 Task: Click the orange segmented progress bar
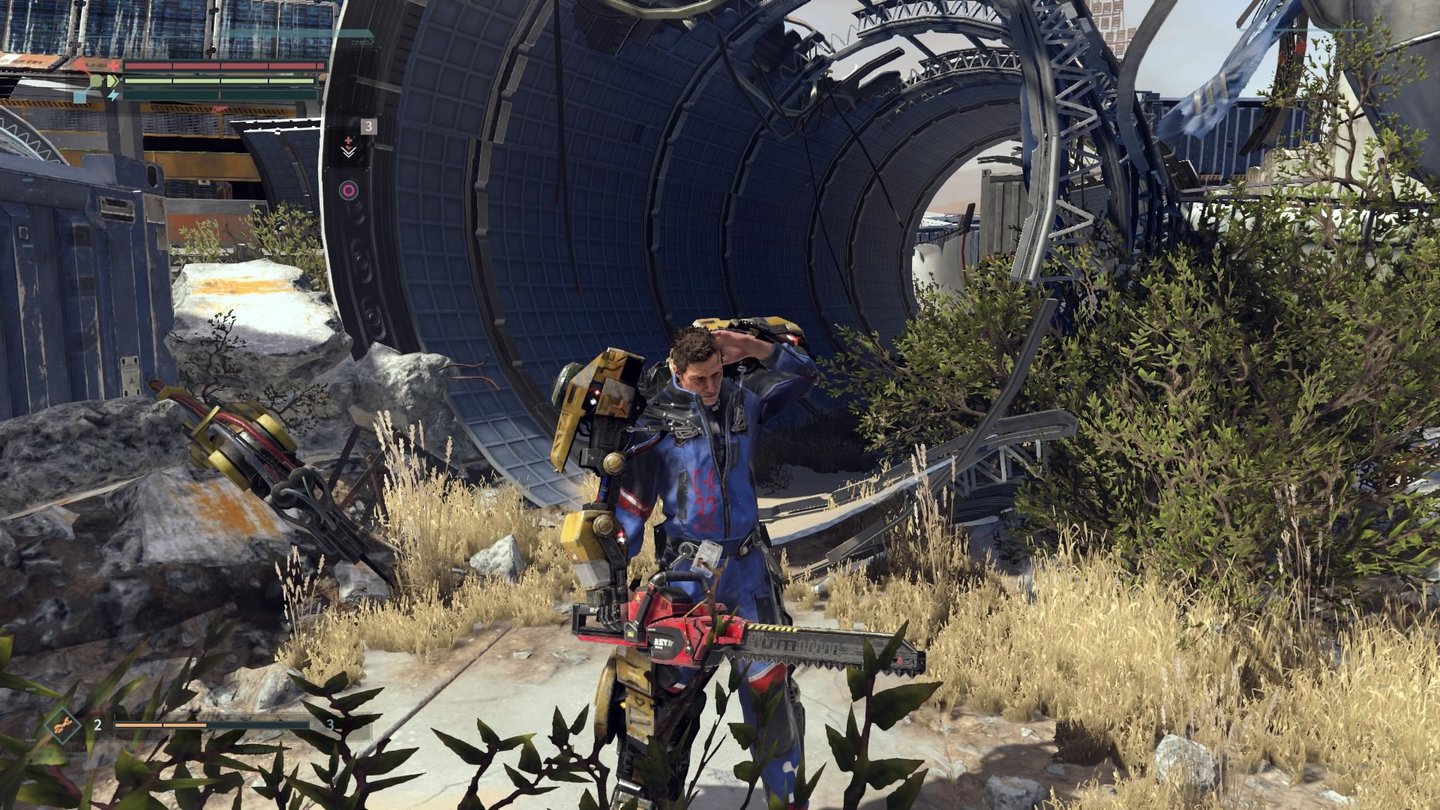coord(160,724)
